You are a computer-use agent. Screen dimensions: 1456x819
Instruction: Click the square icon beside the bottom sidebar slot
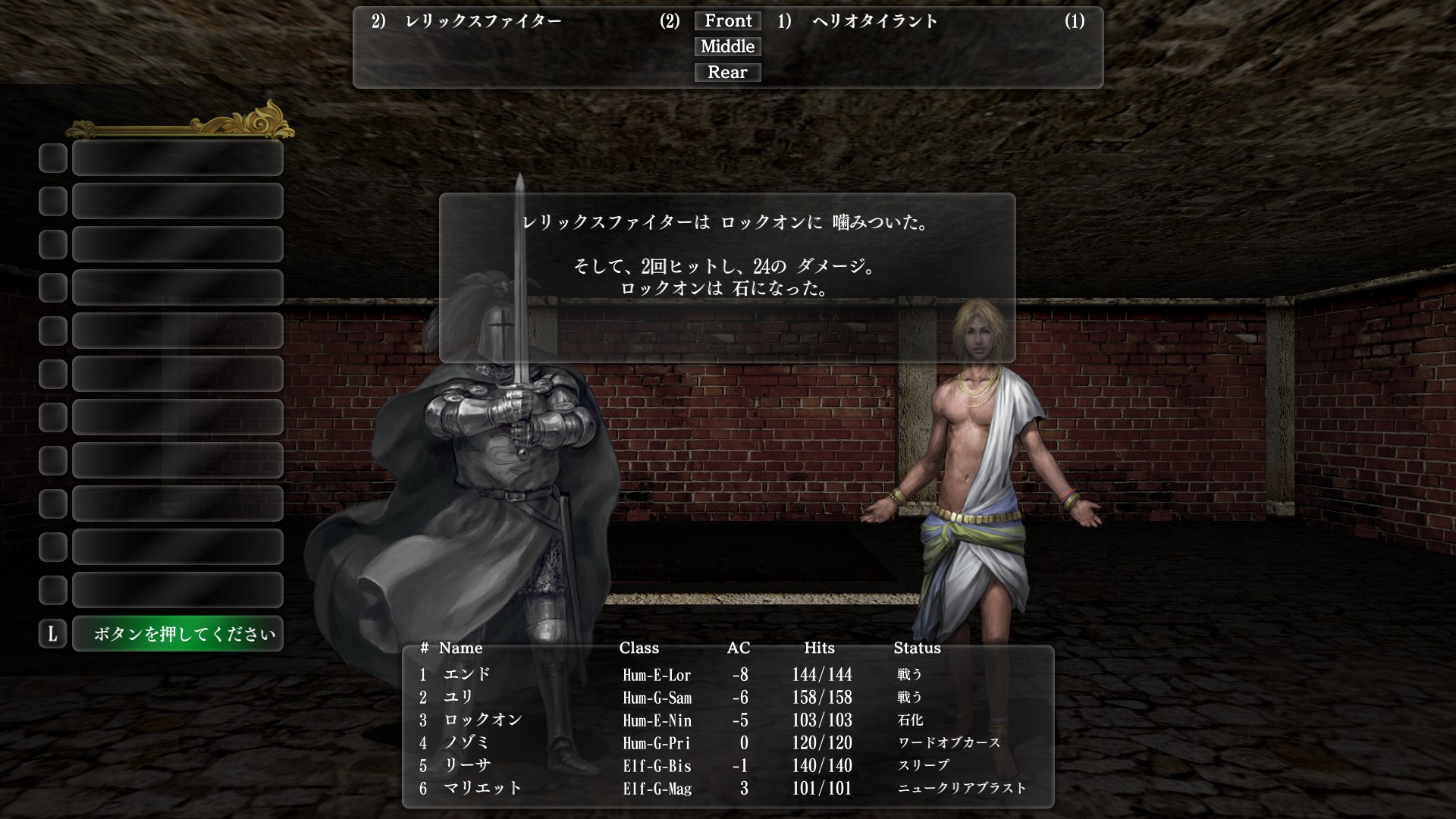point(52,589)
